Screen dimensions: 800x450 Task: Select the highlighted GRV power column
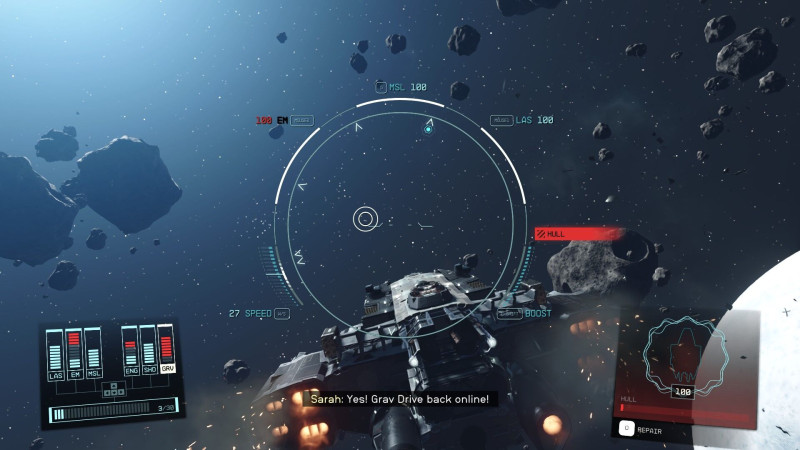[x=167, y=350]
